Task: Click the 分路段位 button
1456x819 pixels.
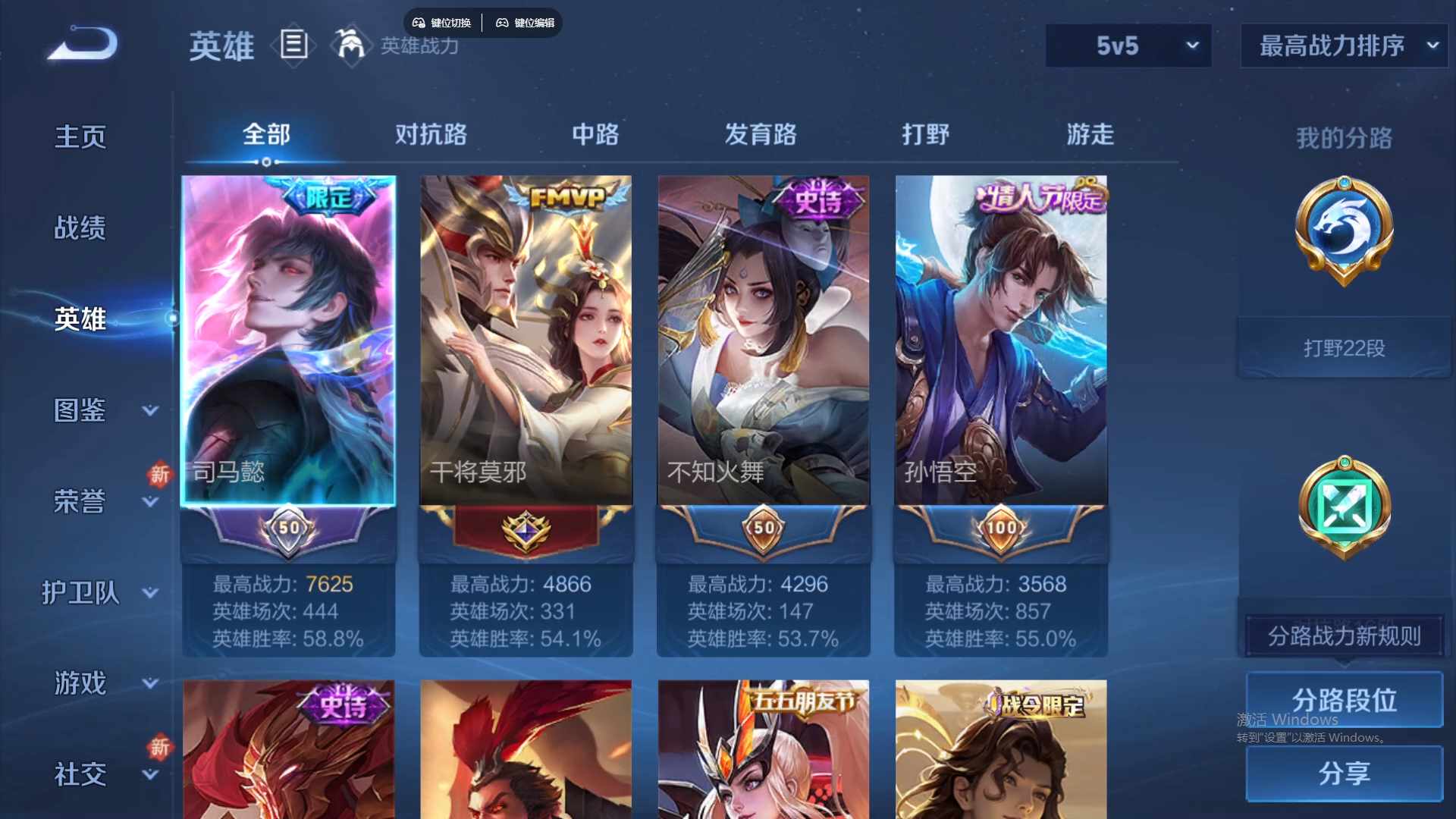Action: coord(1343,699)
